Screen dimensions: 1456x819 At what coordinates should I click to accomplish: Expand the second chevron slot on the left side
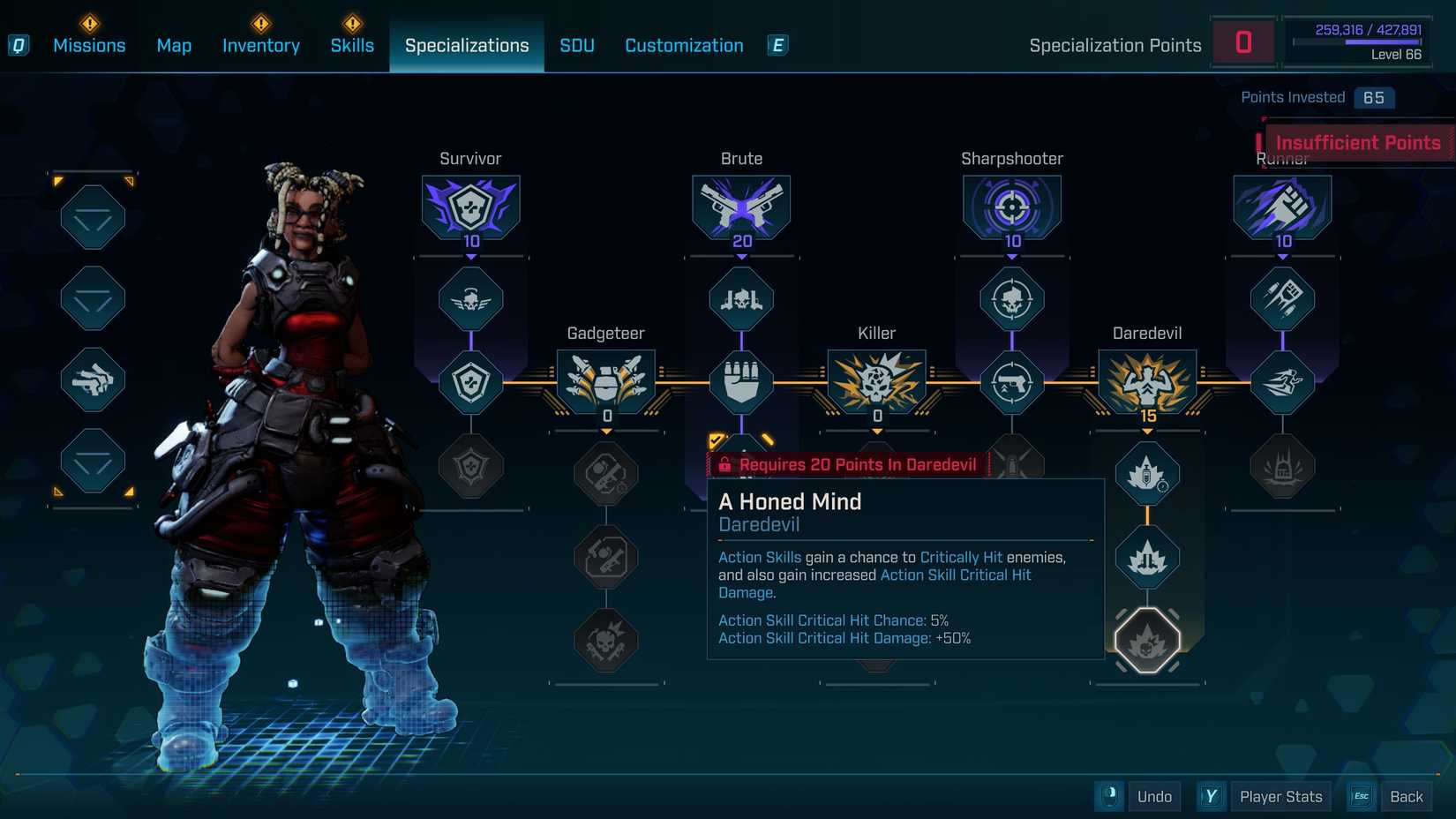click(x=92, y=298)
